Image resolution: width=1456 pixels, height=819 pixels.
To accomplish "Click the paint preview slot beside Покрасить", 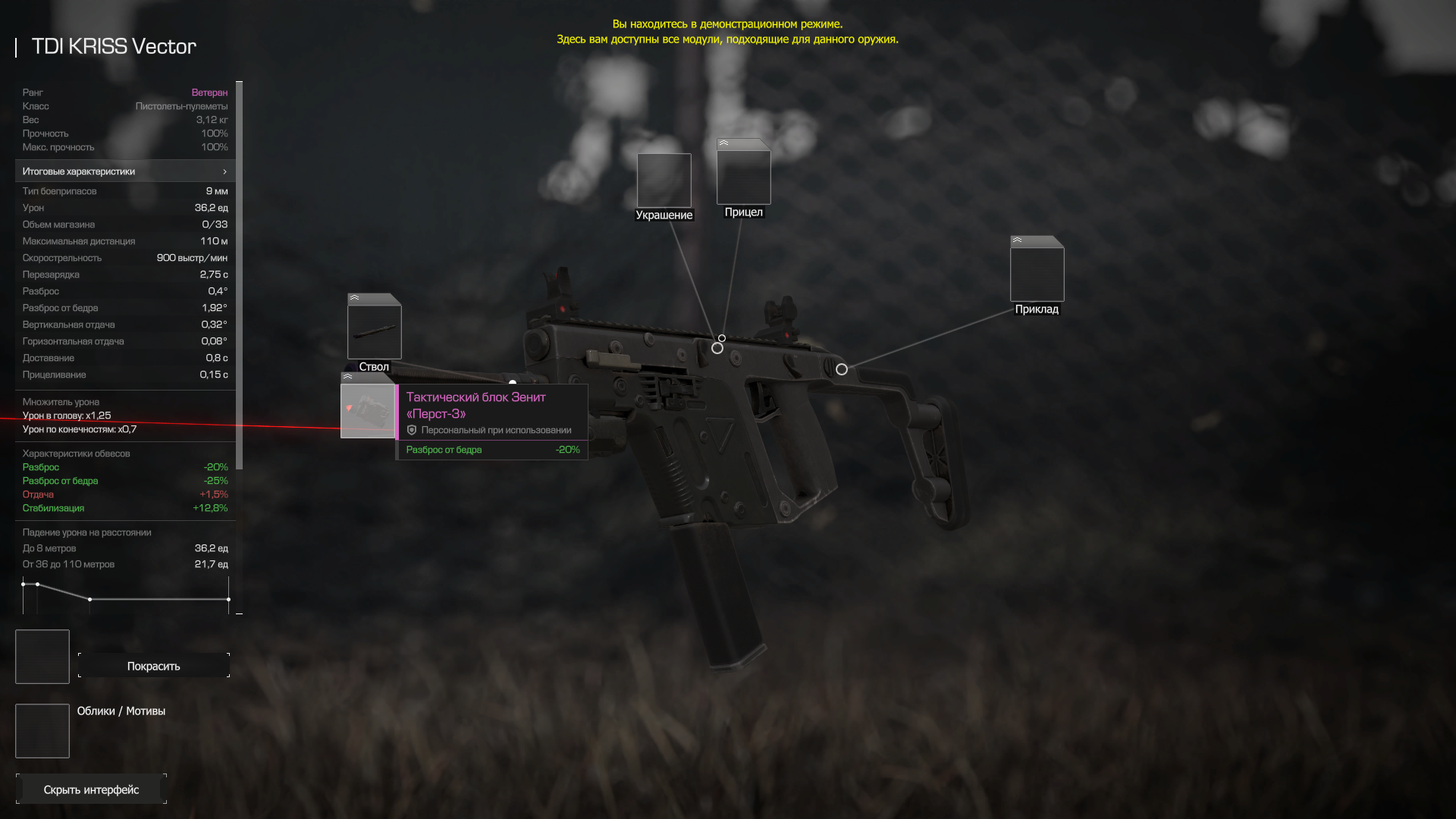I will (x=42, y=657).
